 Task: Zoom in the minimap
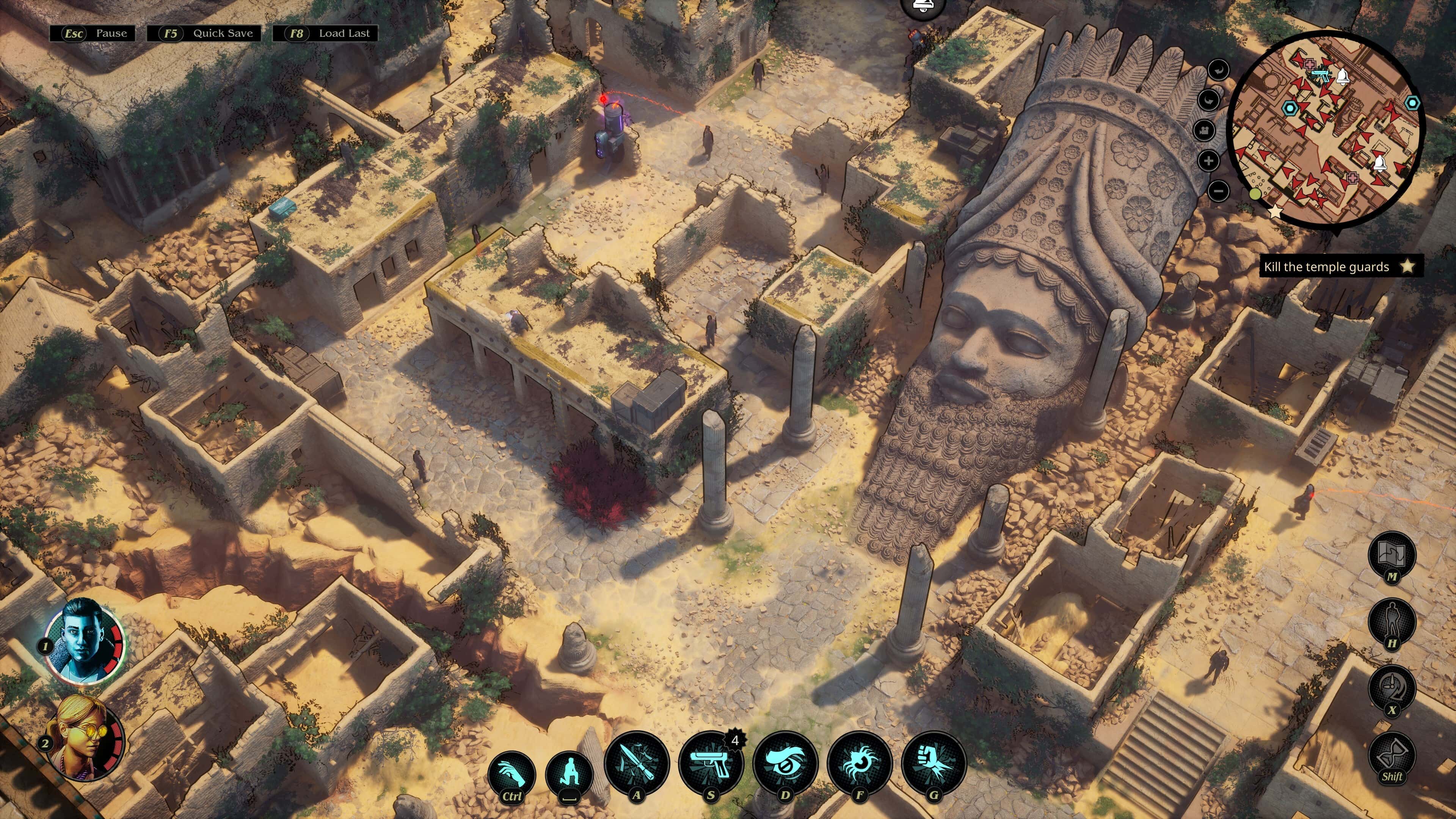pyautogui.click(x=1209, y=161)
